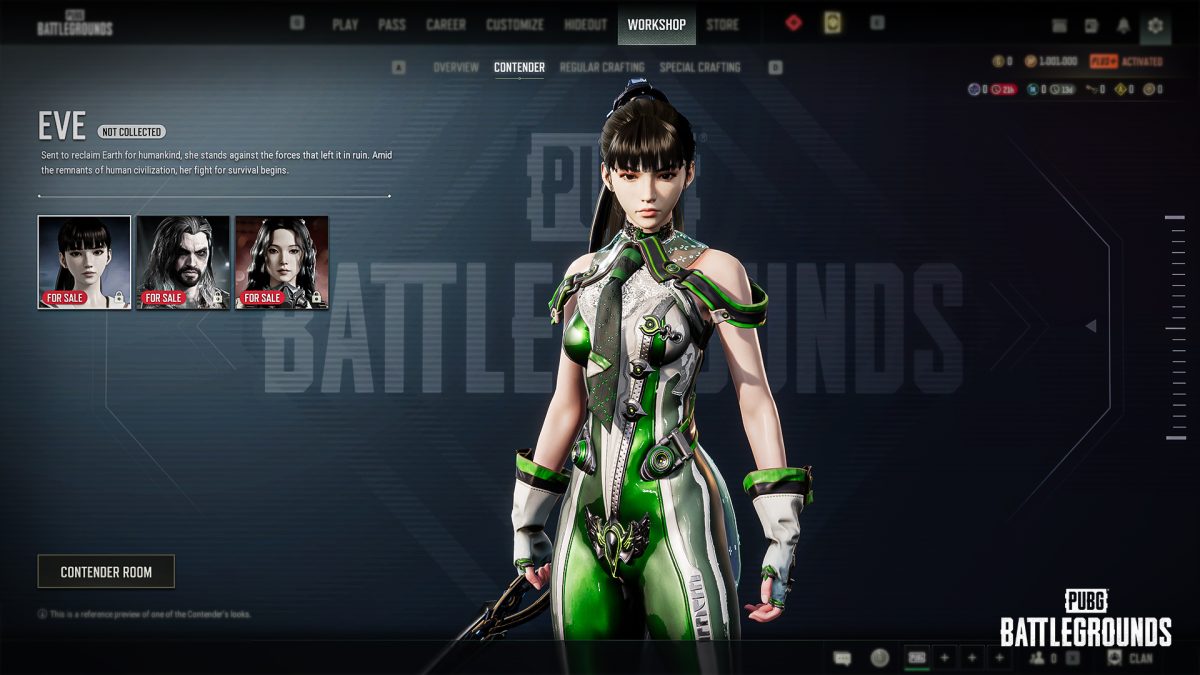
Task: Choose the Eve contender portrait
Action: [84, 262]
